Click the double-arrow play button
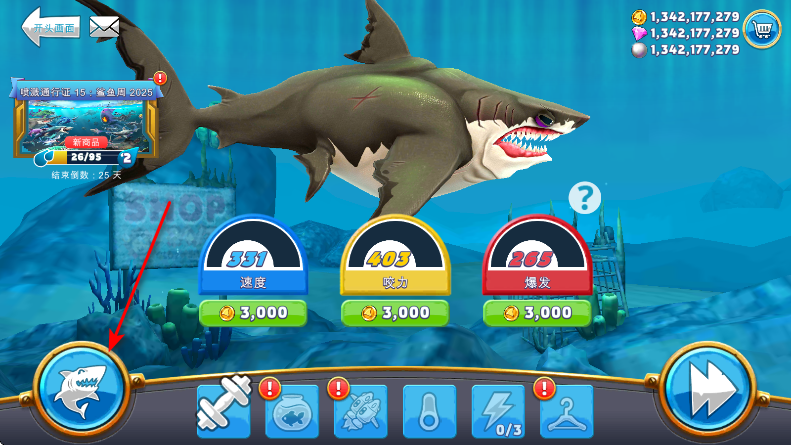Image resolution: width=791 pixels, height=445 pixels. pos(710,388)
